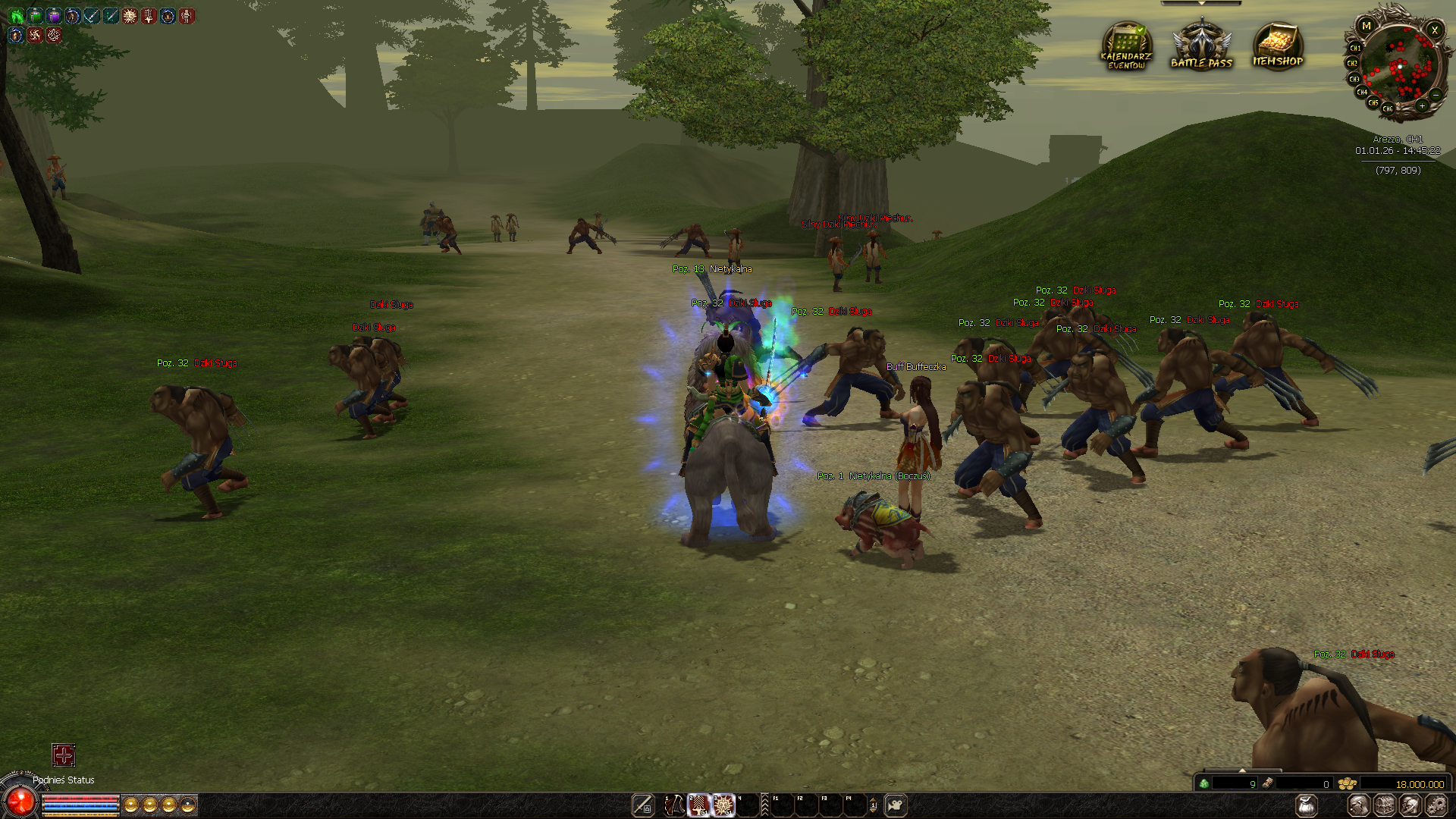Click the circular minimap
The width and height of the screenshot is (1456, 819).
[x=1399, y=68]
